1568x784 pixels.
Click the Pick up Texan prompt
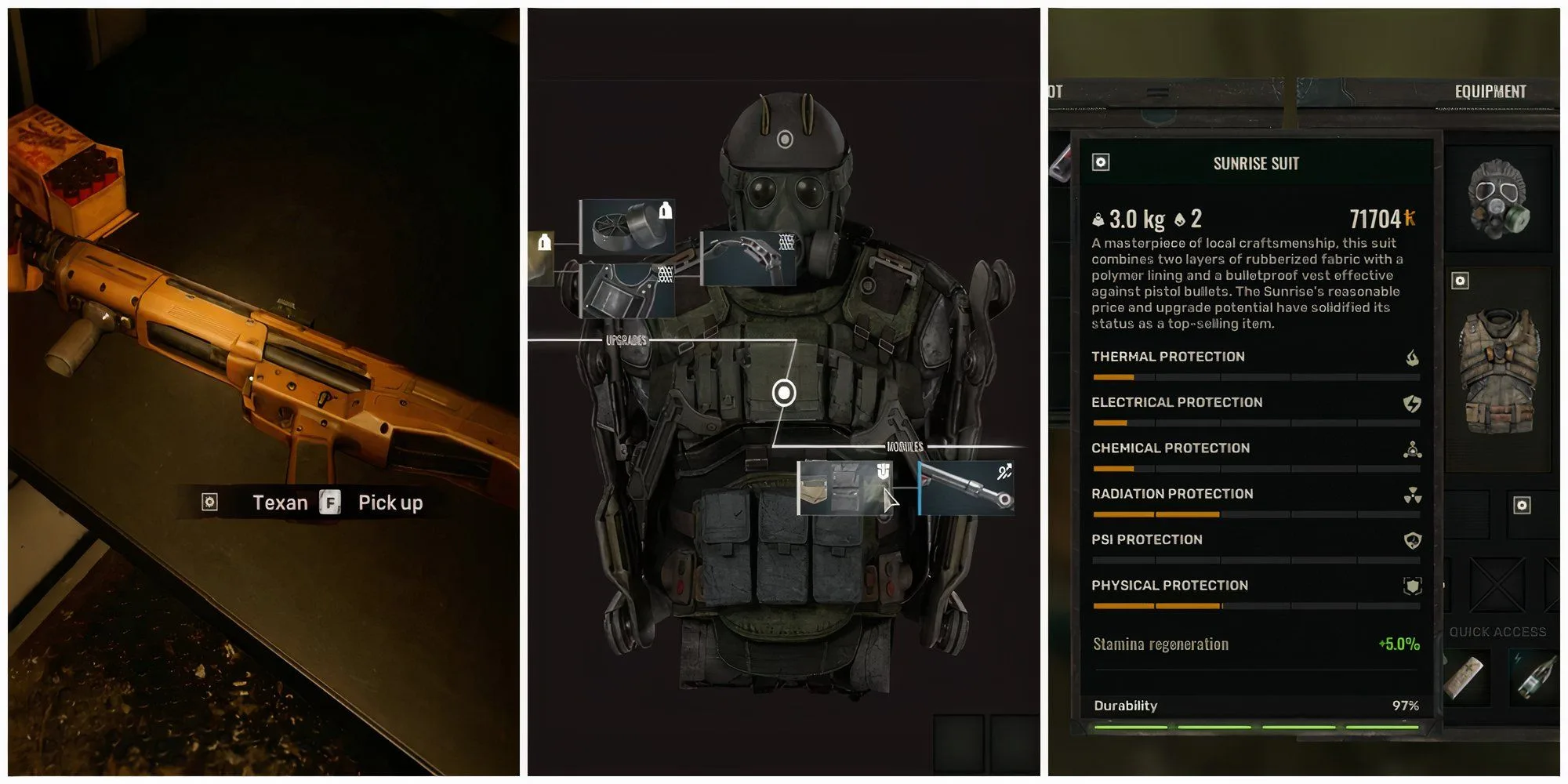coord(390,503)
